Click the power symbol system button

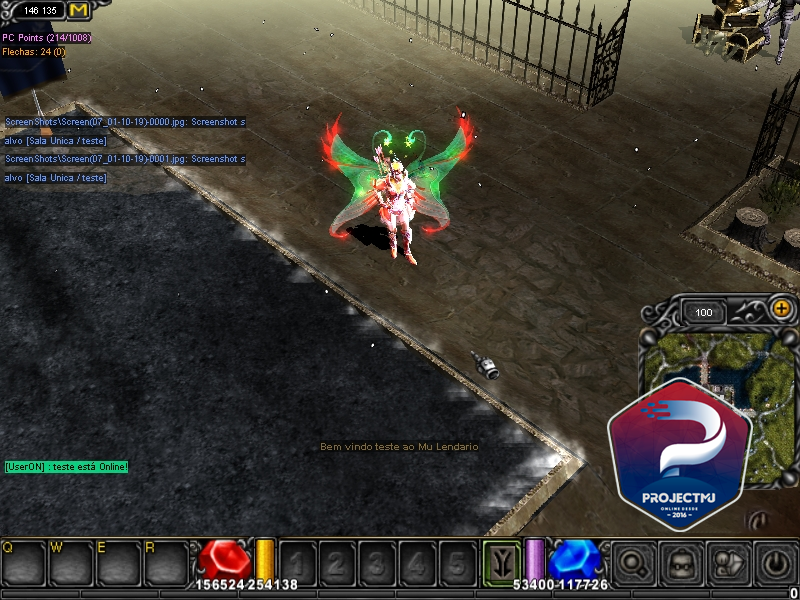click(x=775, y=563)
